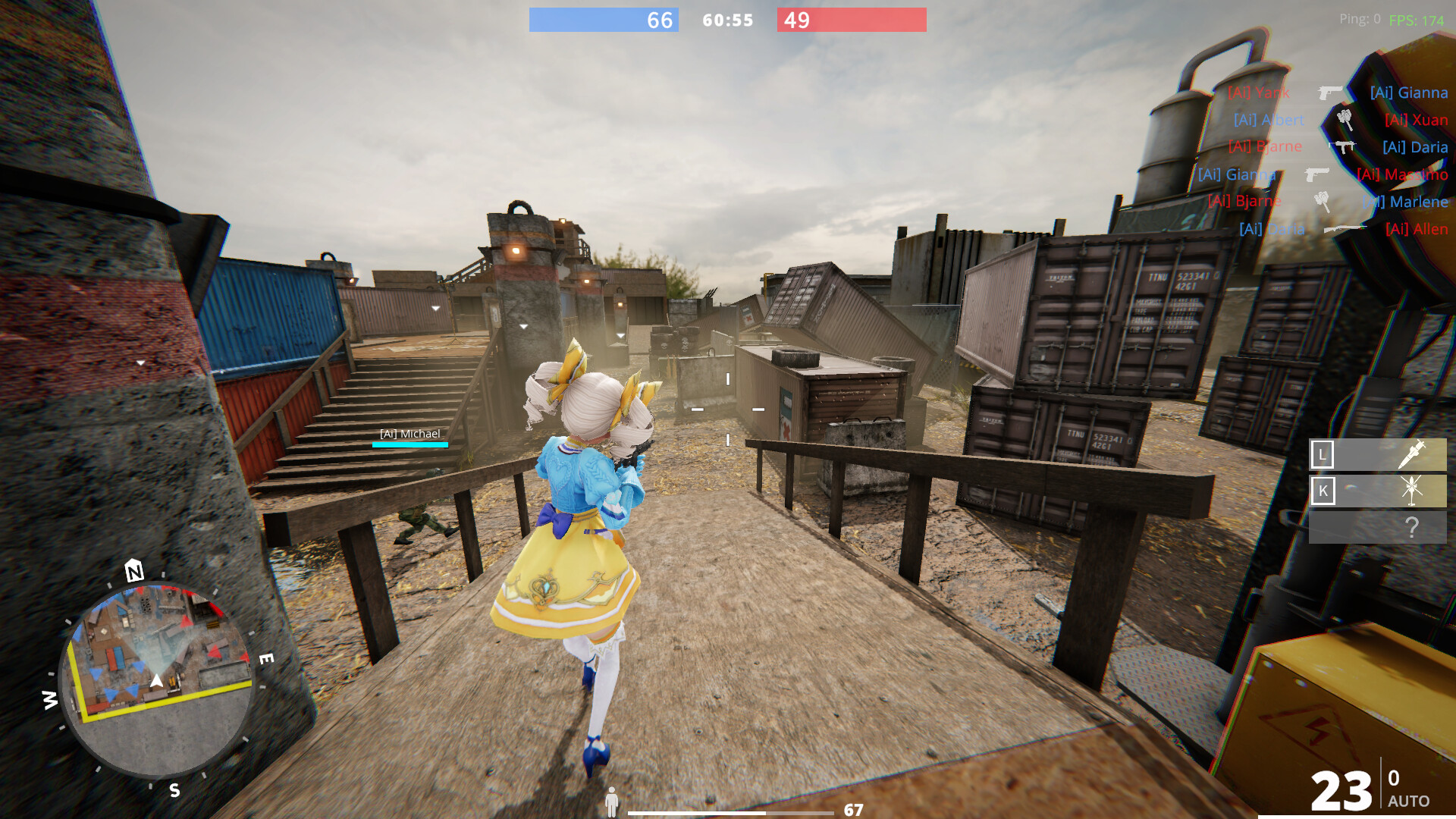Click the grenade icon between Albert and Xuan
The height and width of the screenshot is (819, 1456).
point(1345,121)
